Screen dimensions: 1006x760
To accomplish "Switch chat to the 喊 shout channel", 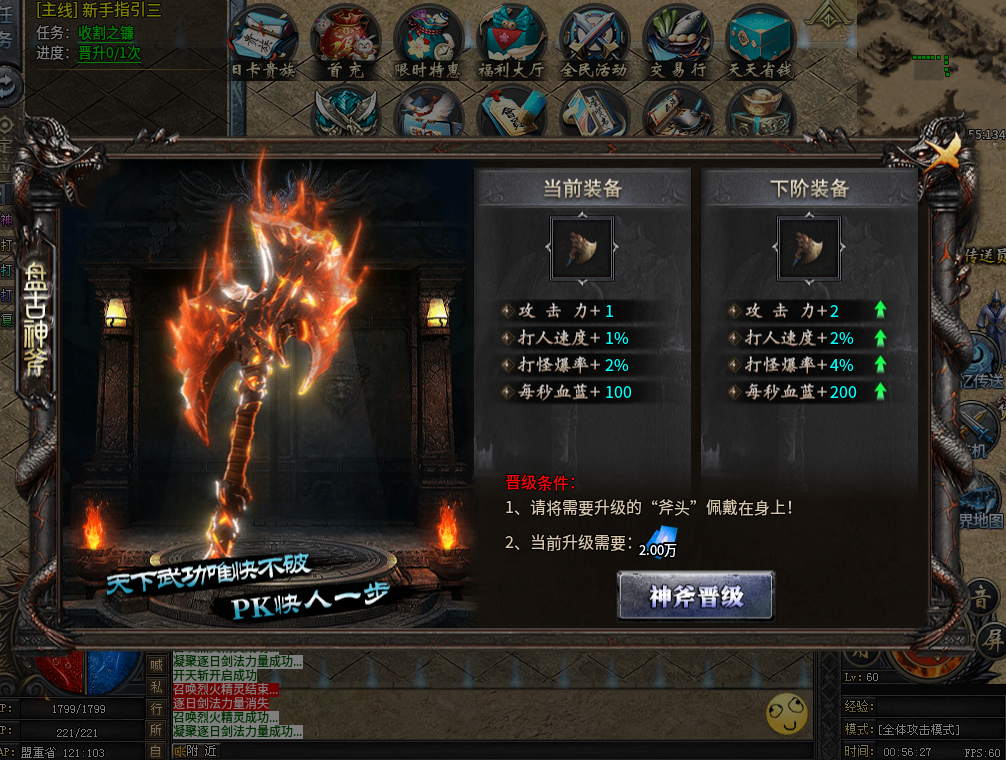I will (x=157, y=665).
